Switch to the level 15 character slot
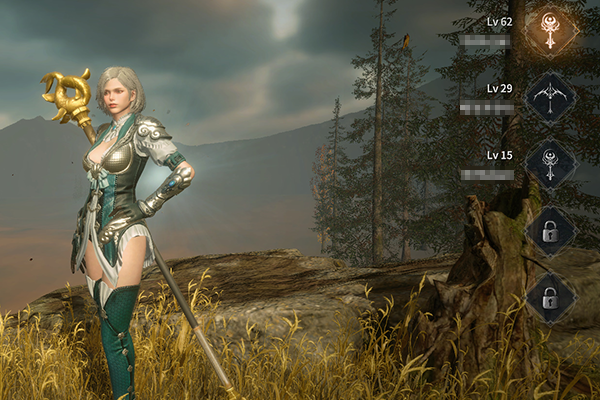The image size is (600, 400). pyautogui.click(x=550, y=163)
